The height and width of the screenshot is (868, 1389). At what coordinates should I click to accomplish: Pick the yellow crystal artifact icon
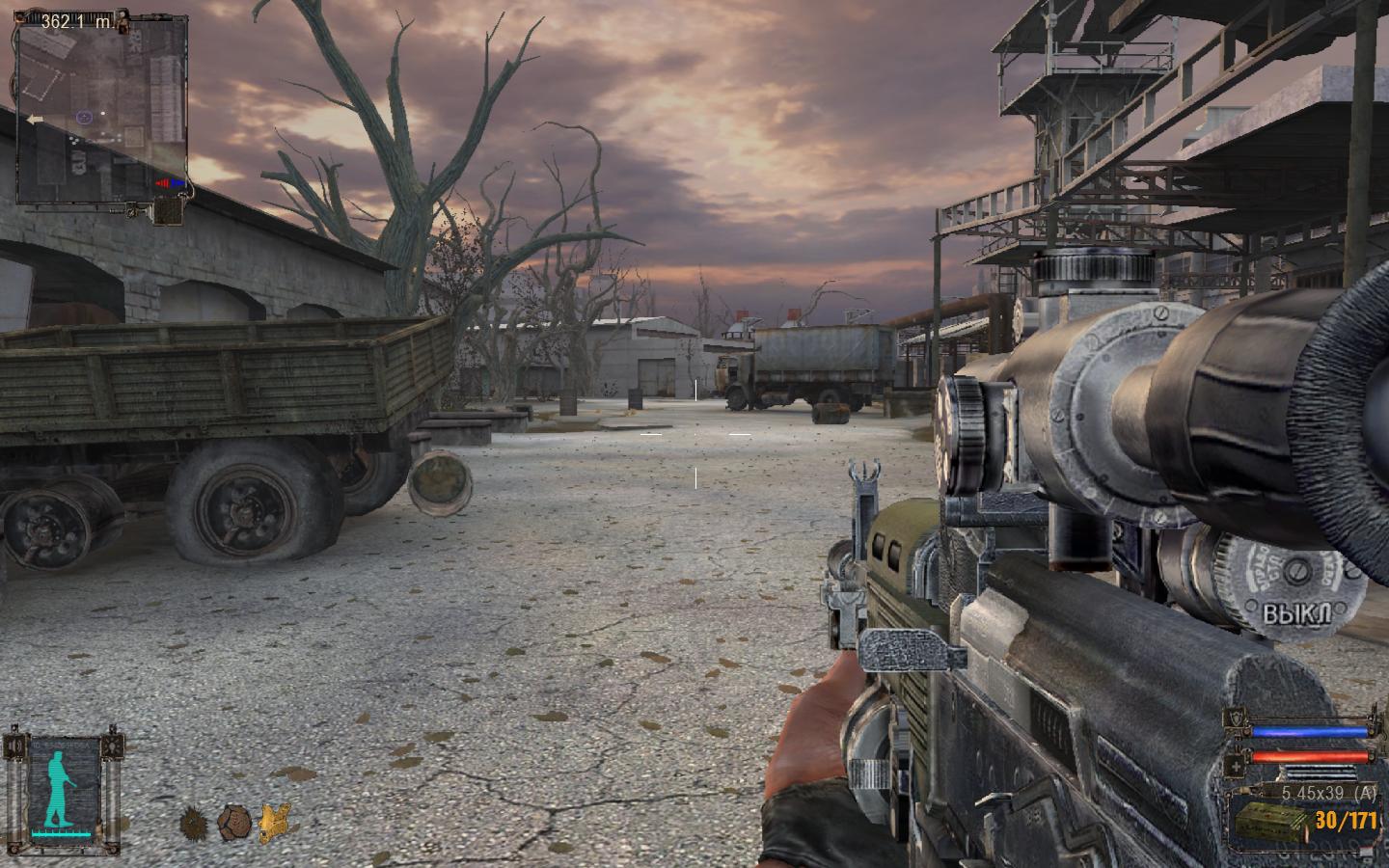[275, 823]
